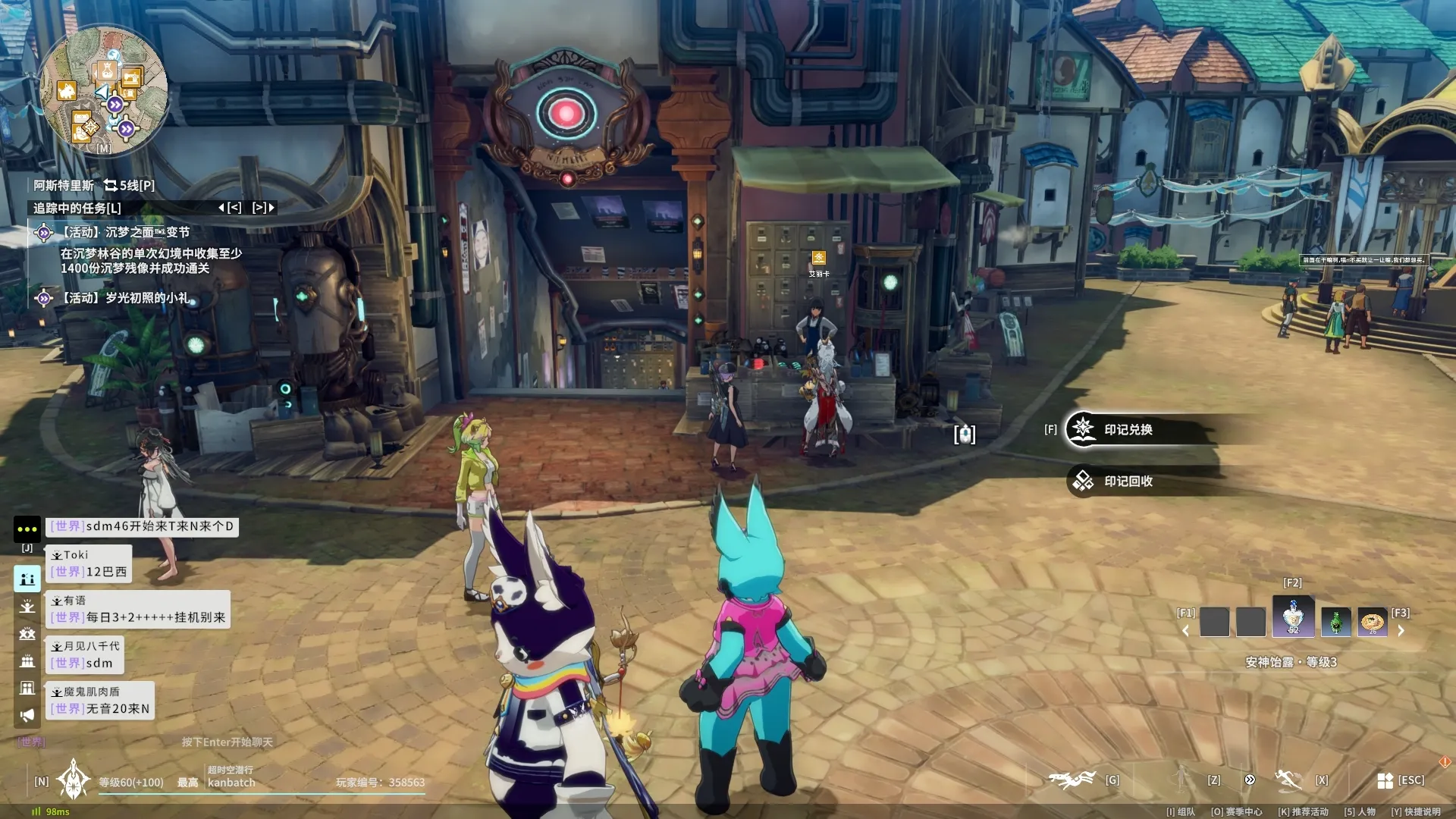Switch channel line via 5线 button

129,185
